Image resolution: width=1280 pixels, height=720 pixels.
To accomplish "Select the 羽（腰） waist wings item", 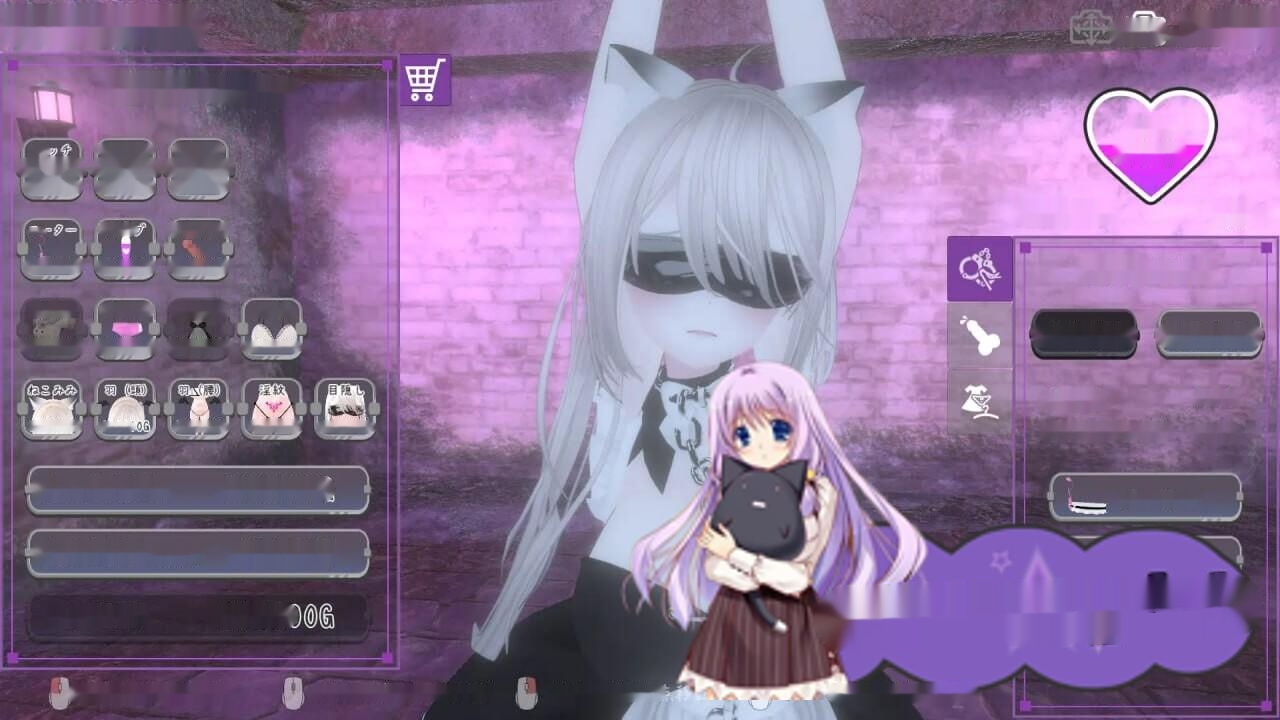I will pos(199,408).
